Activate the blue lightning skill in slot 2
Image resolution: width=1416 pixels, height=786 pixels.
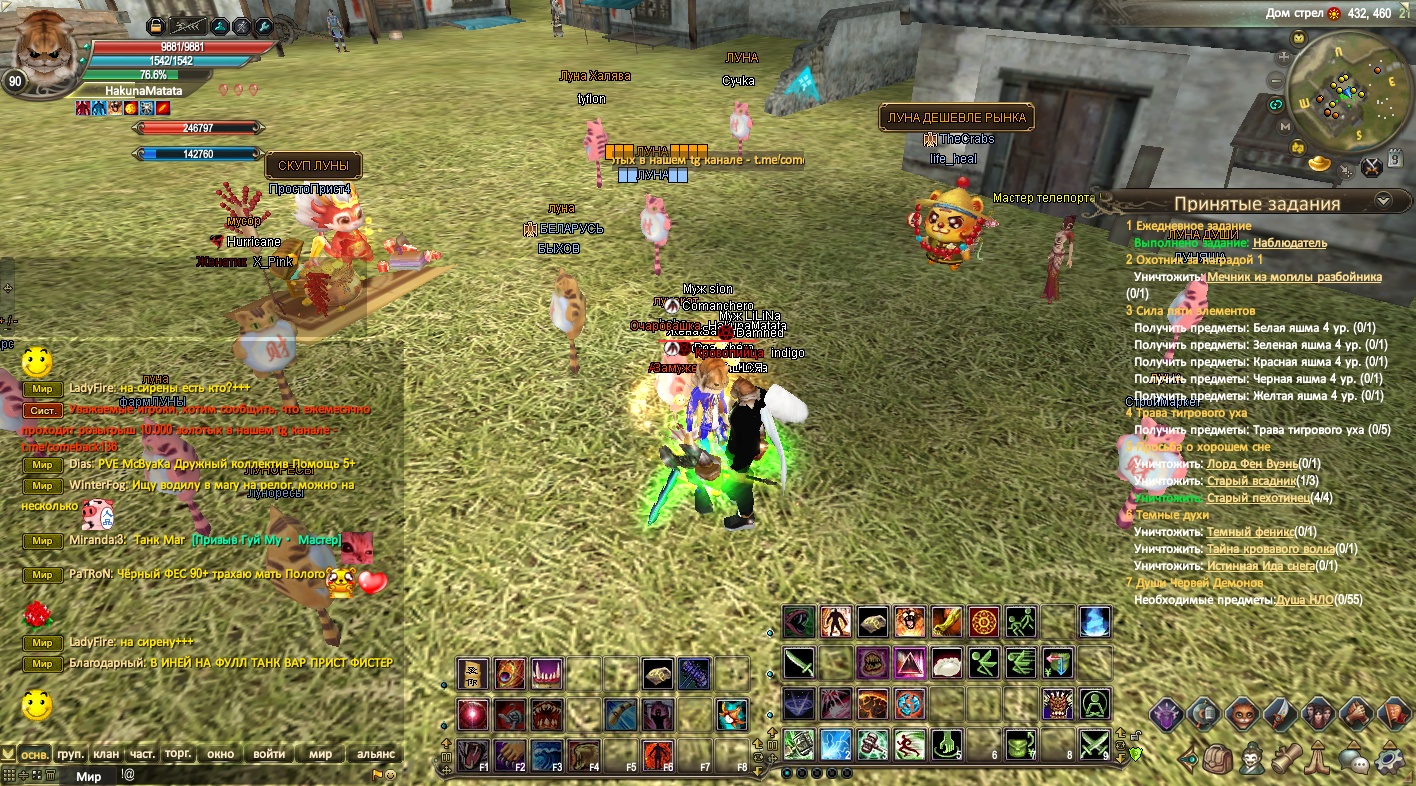pyautogui.click(x=835, y=743)
